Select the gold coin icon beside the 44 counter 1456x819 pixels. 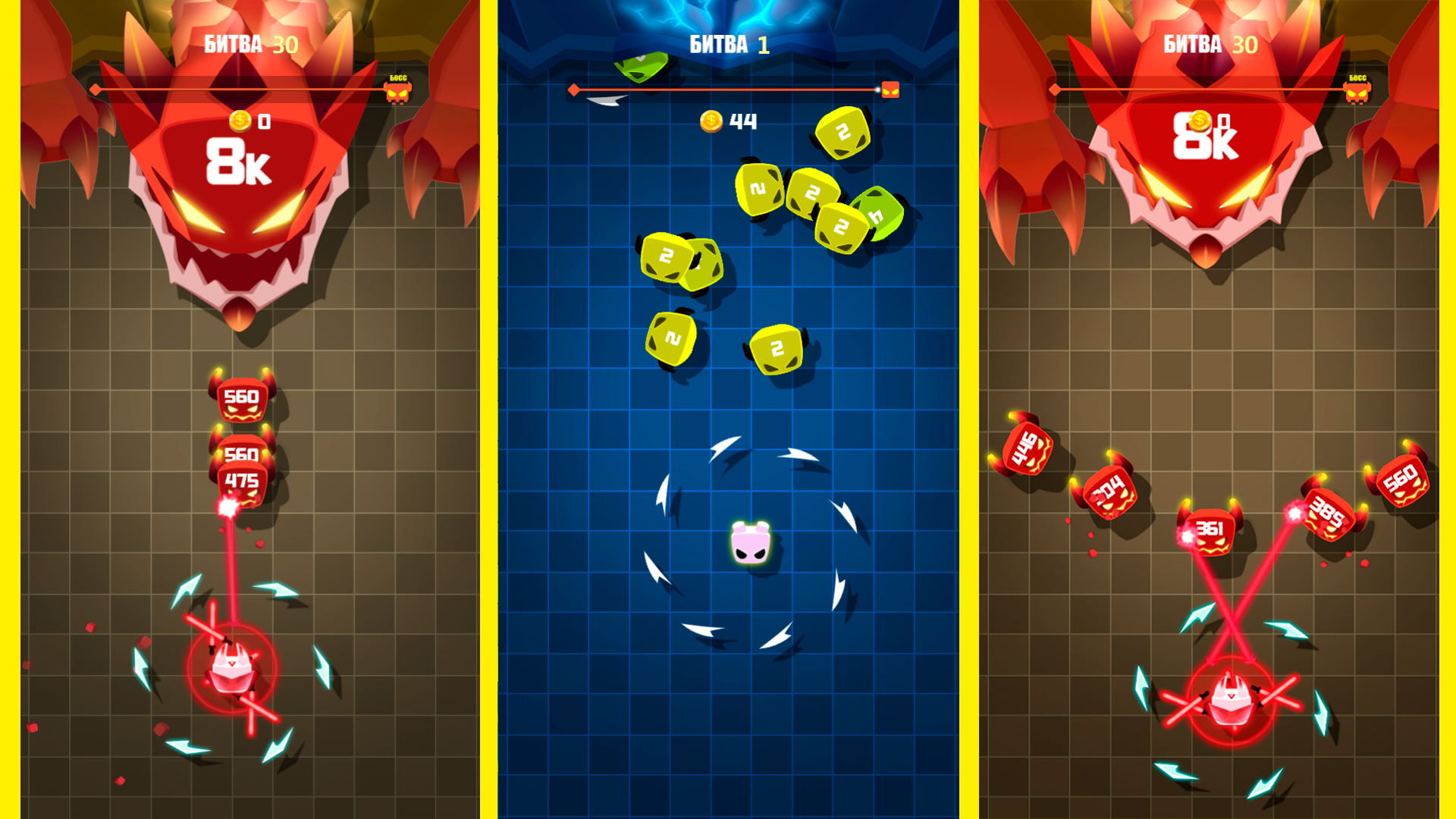(x=711, y=120)
